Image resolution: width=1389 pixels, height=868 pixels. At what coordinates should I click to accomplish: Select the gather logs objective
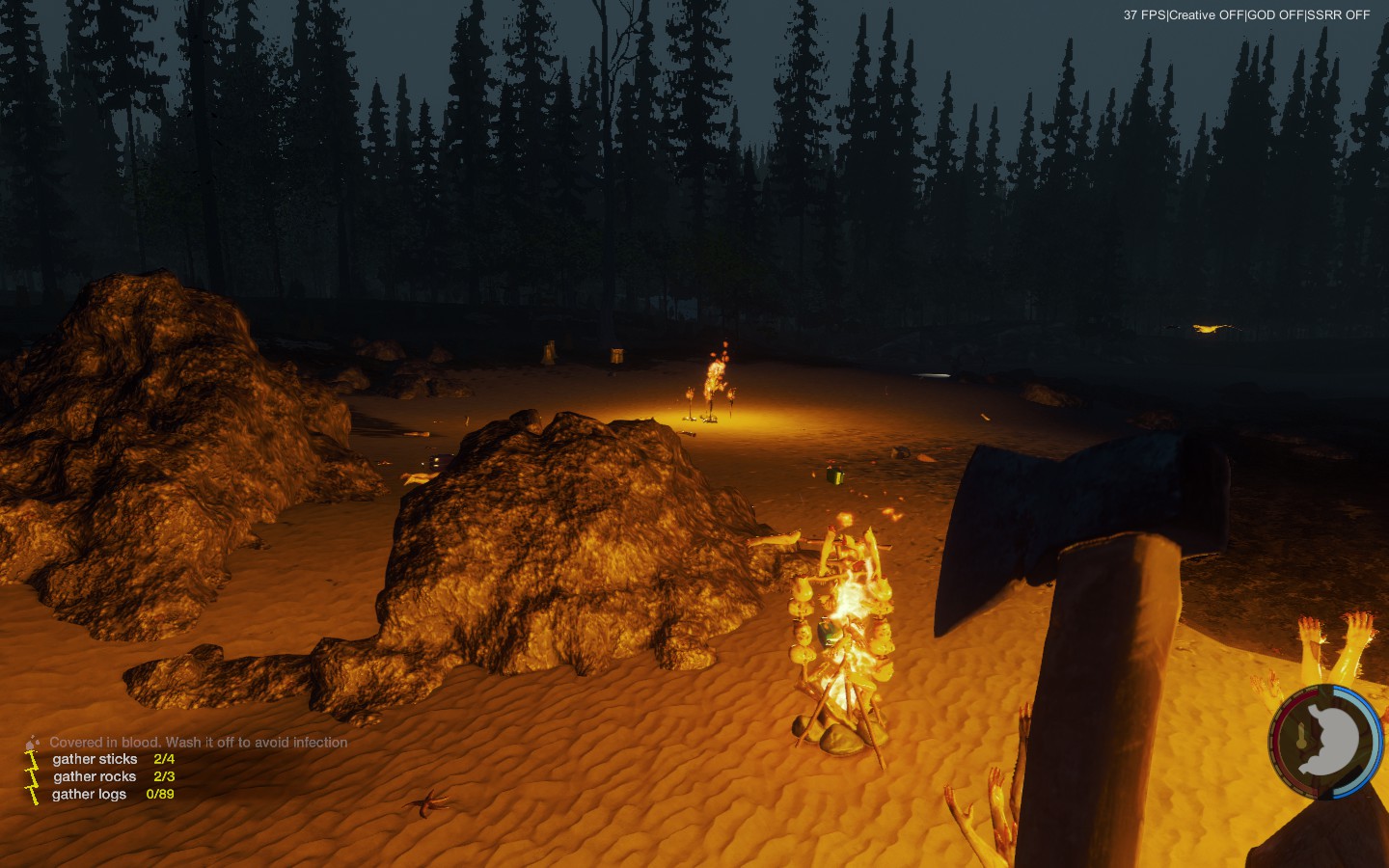(x=90, y=794)
